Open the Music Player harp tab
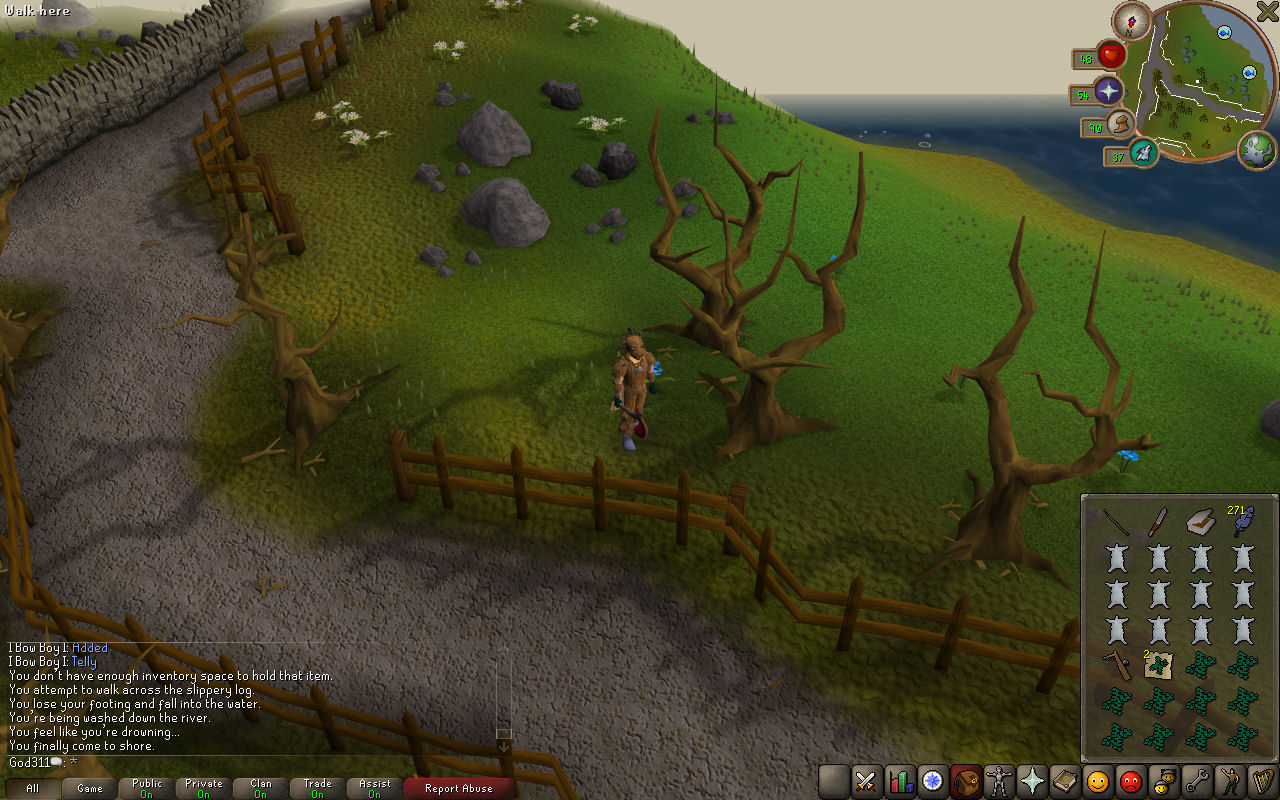 tap(1261, 781)
